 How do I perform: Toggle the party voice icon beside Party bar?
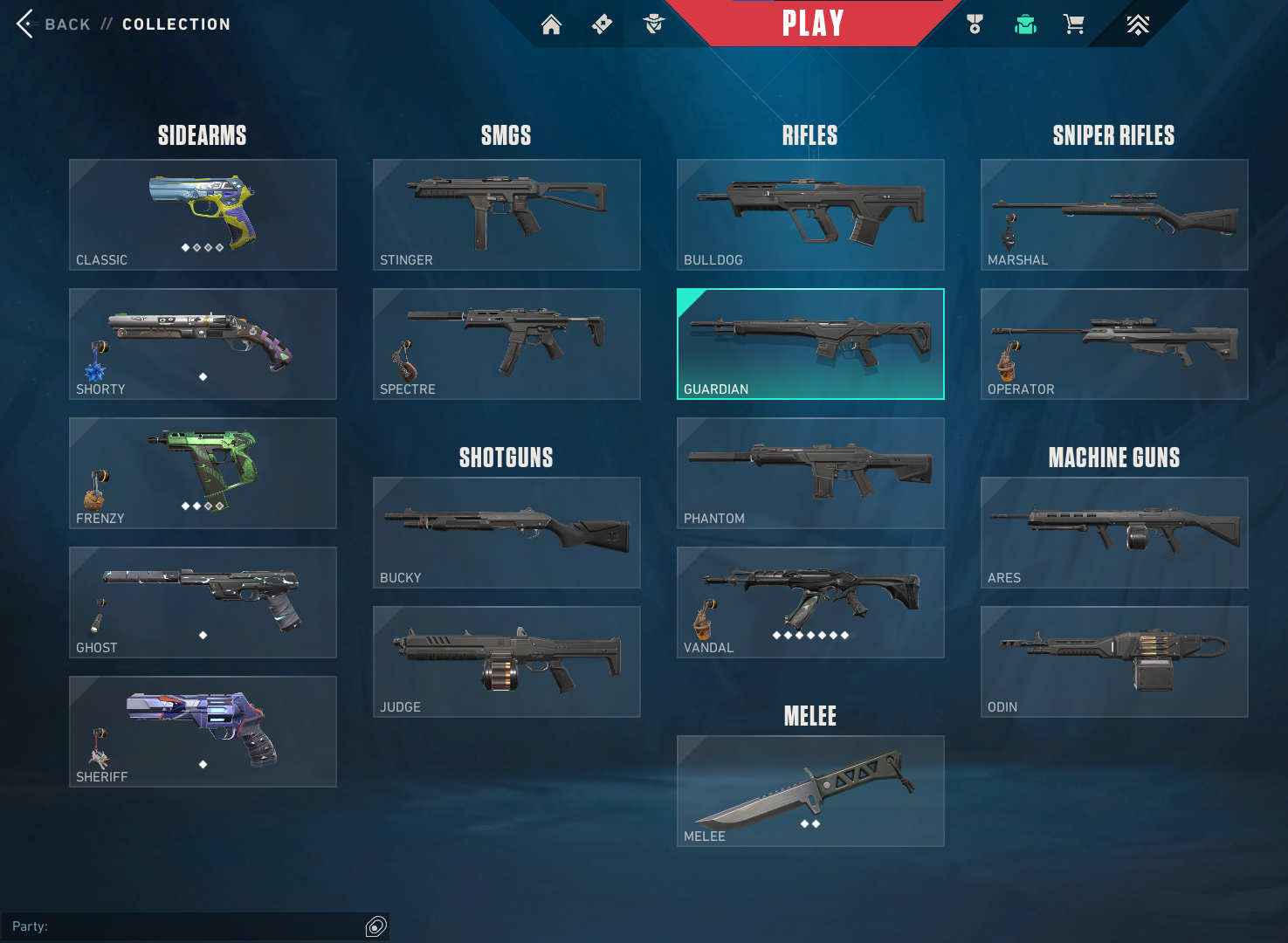tap(375, 926)
